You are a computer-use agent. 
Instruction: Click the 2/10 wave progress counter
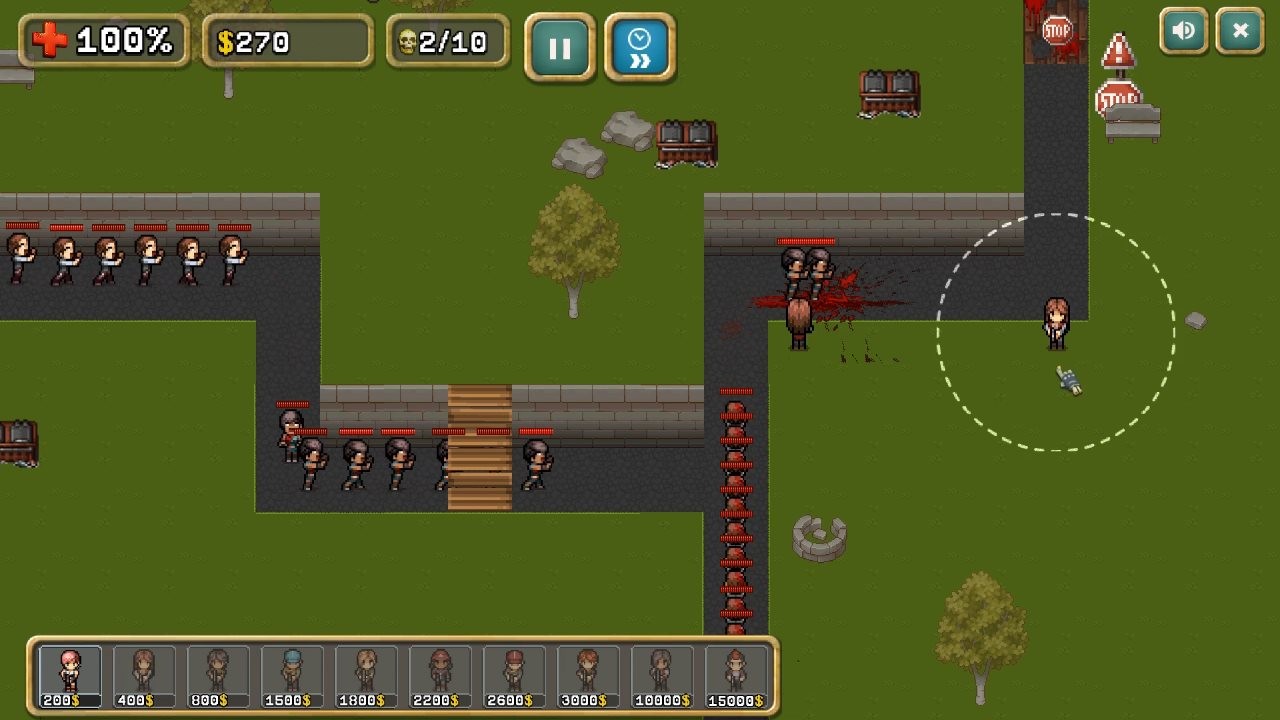[453, 41]
